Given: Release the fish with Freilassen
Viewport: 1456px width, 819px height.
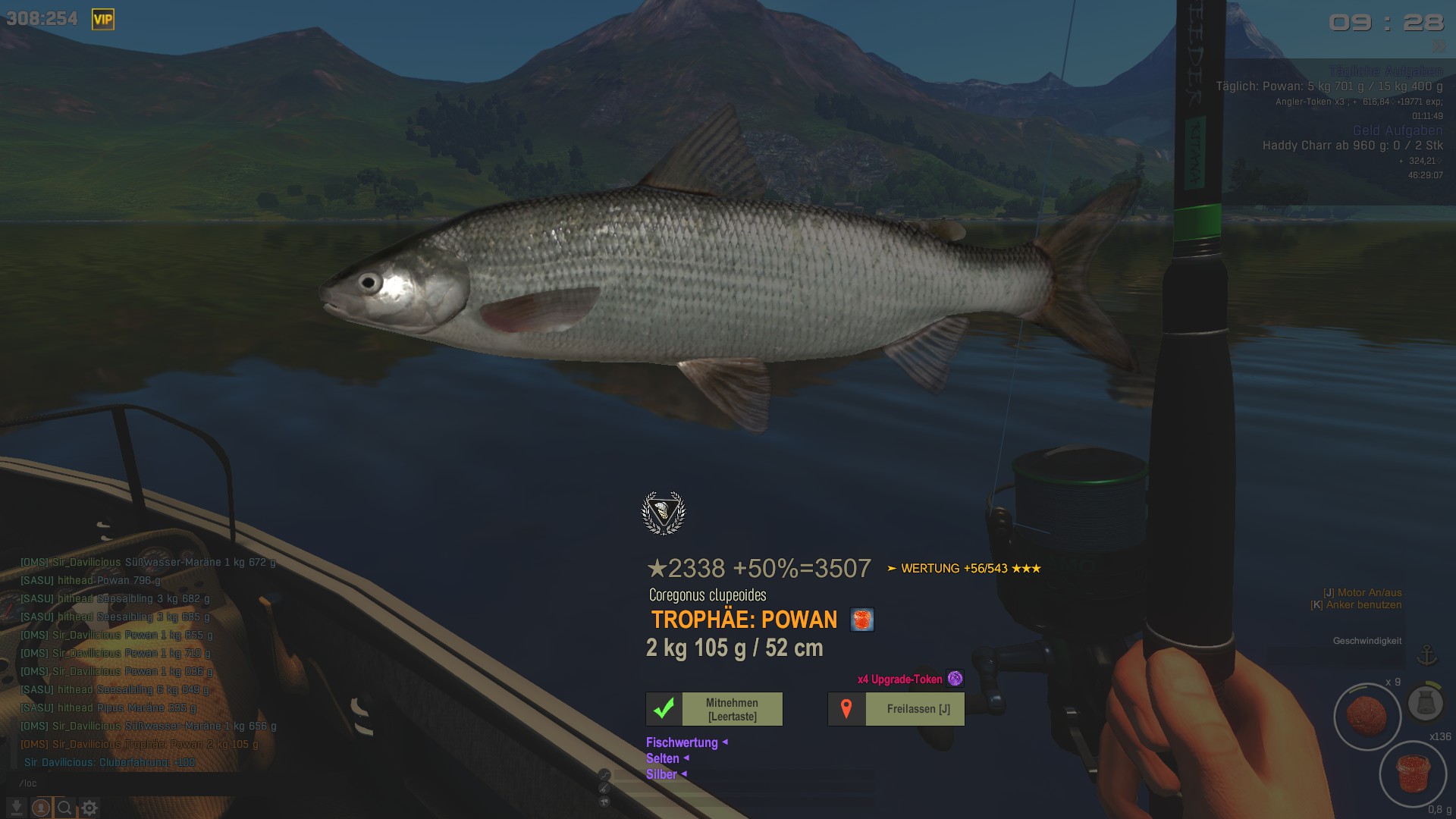Looking at the screenshot, I should (x=896, y=709).
